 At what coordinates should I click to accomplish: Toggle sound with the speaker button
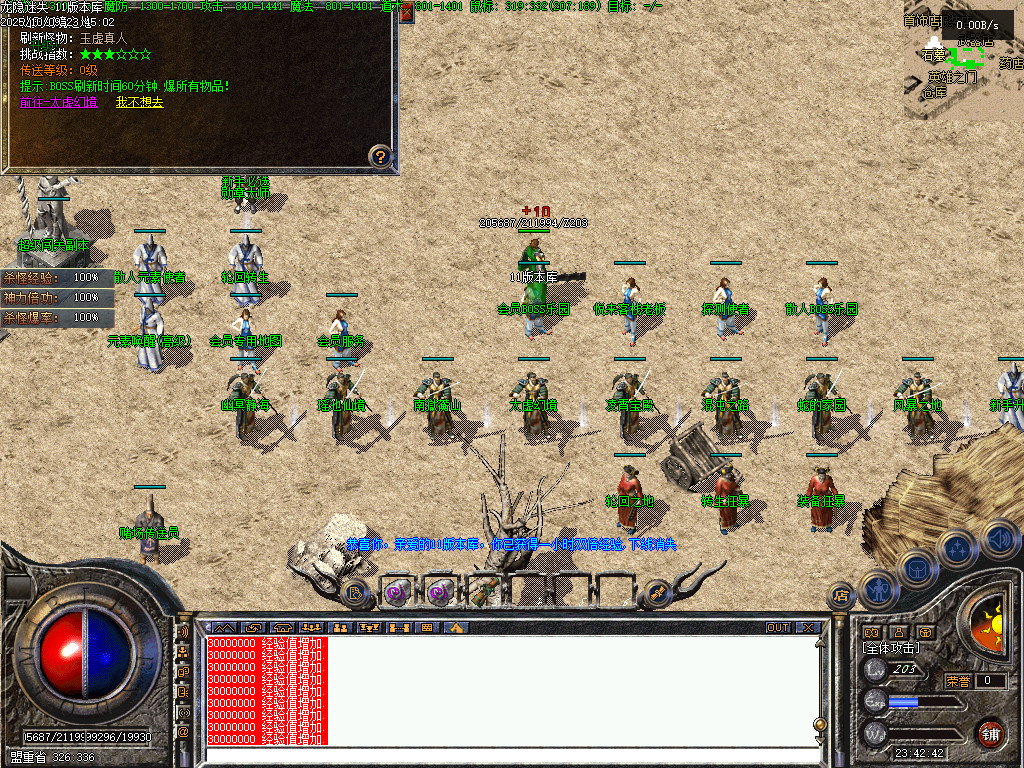[x=998, y=538]
